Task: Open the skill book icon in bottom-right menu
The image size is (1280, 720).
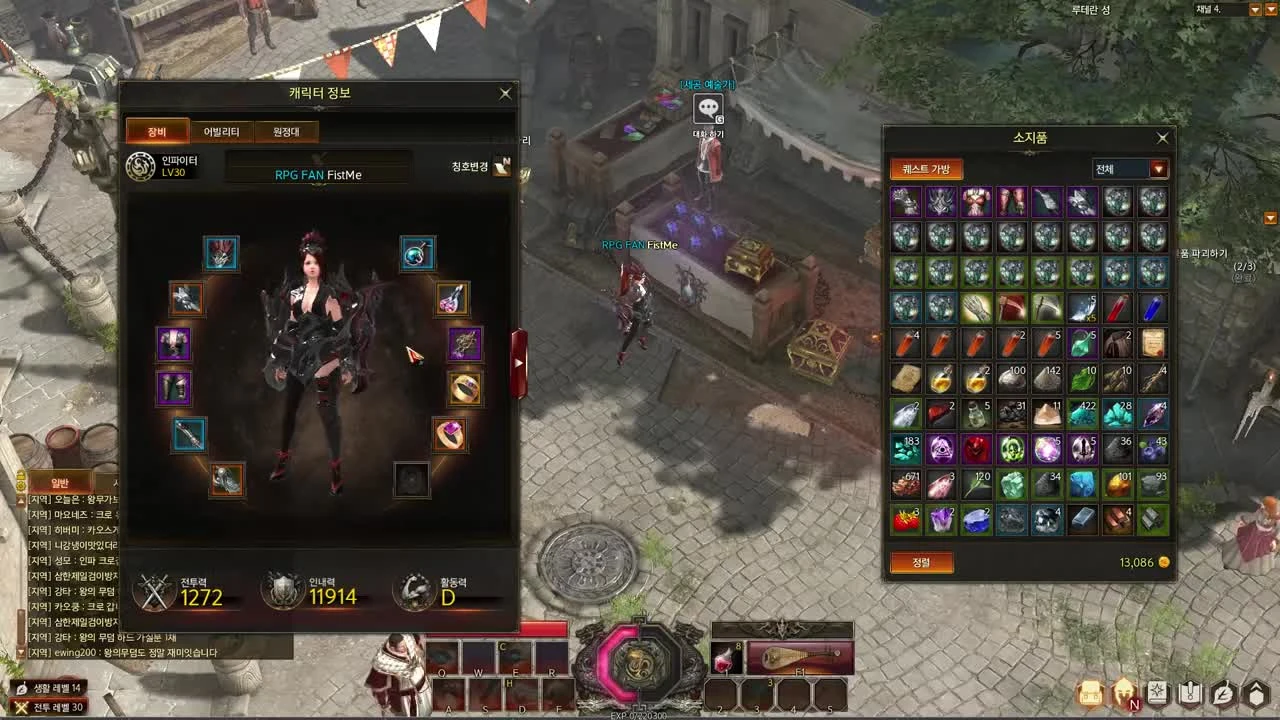Action: tap(1157, 692)
